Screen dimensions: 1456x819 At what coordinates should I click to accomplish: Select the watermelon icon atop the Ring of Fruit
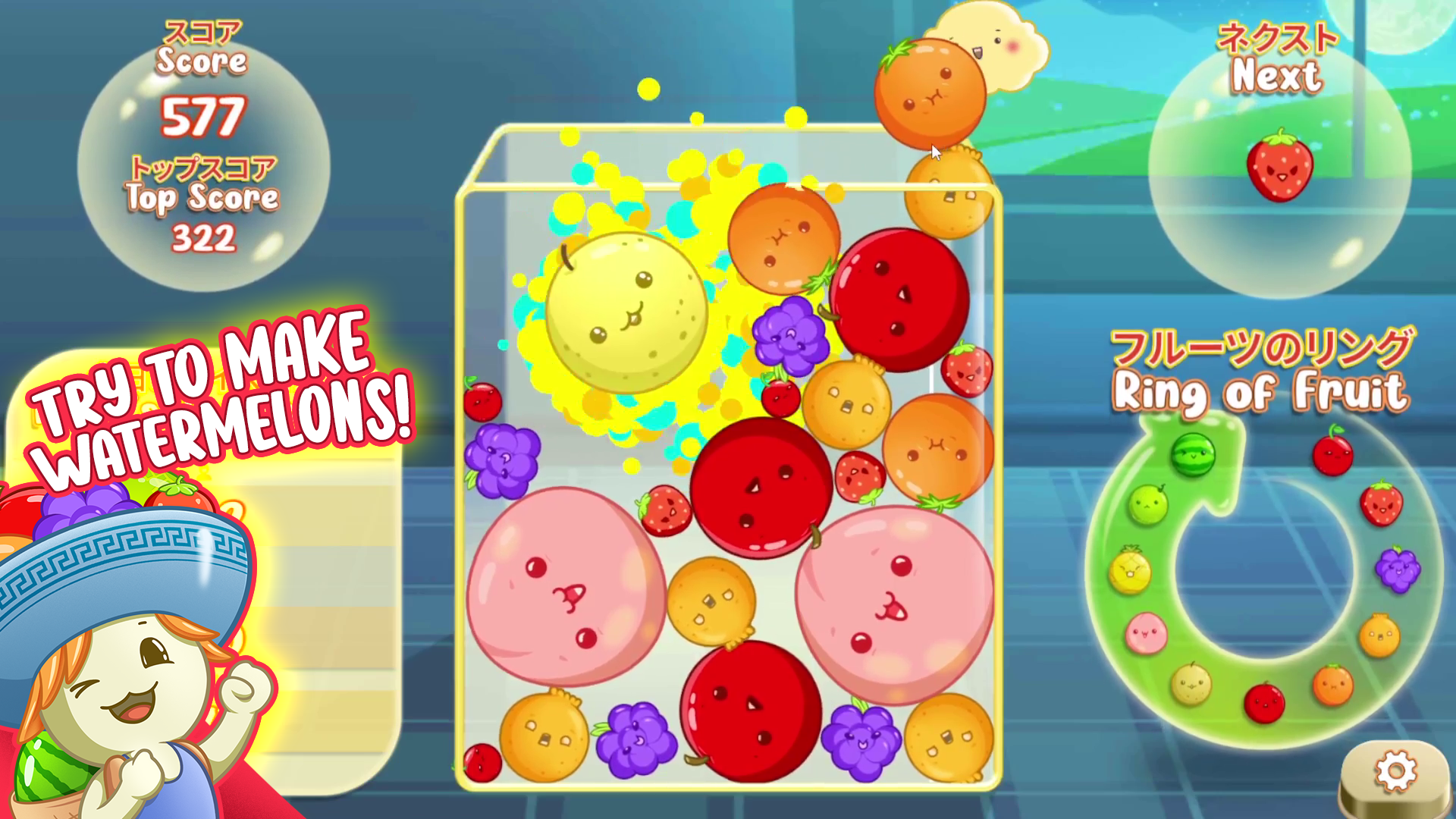pos(1193,455)
